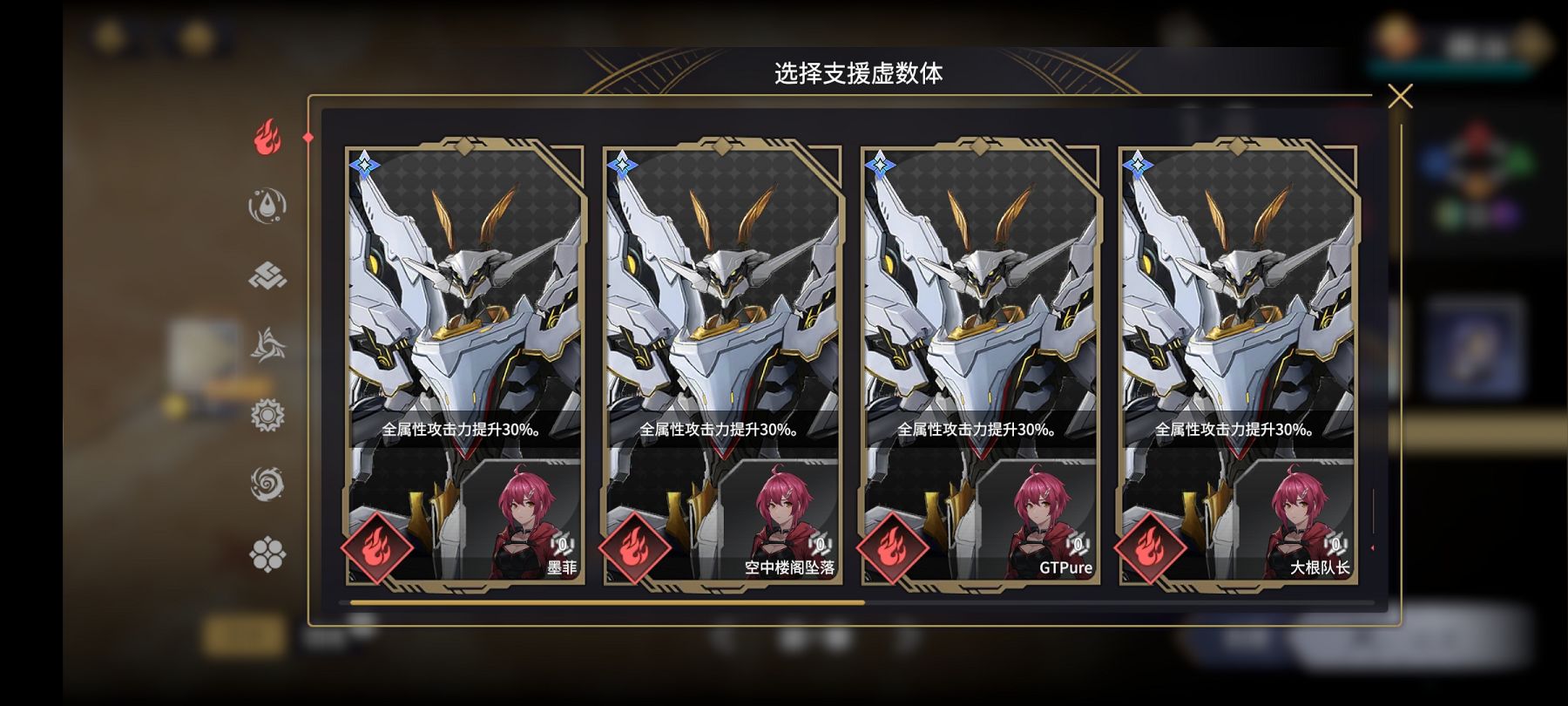Pick the support card from 大根队长

1238,362
